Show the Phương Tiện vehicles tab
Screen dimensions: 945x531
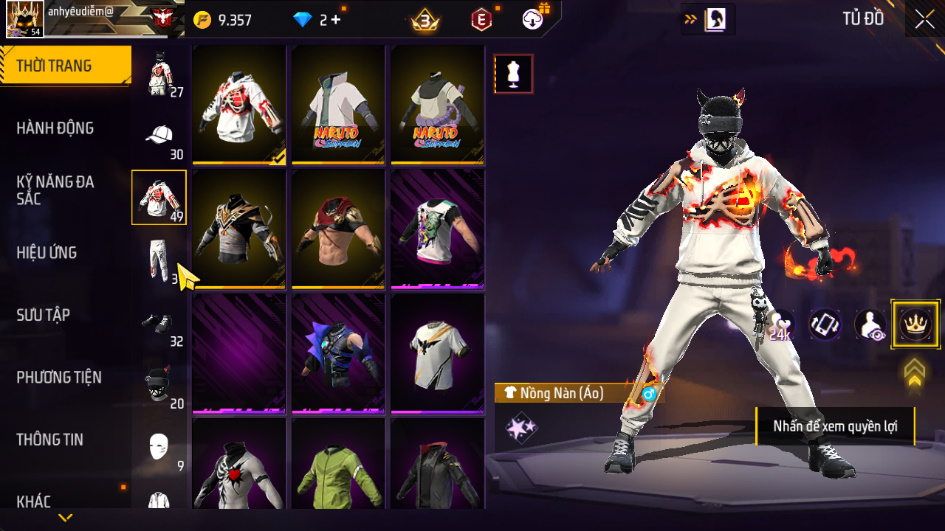click(58, 377)
